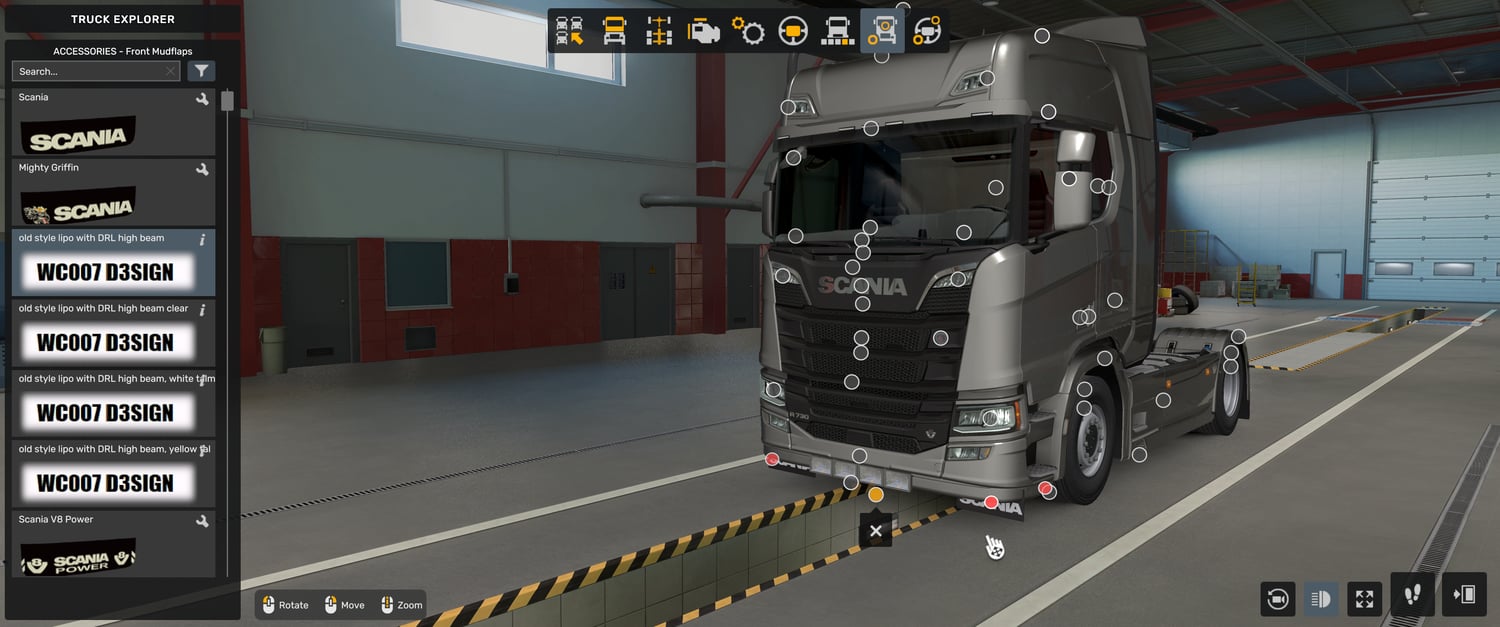The height and width of the screenshot is (627, 1500).
Task: Enter walk mode with the footprints button
Action: pyautogui.click(x=1412, y=595)
